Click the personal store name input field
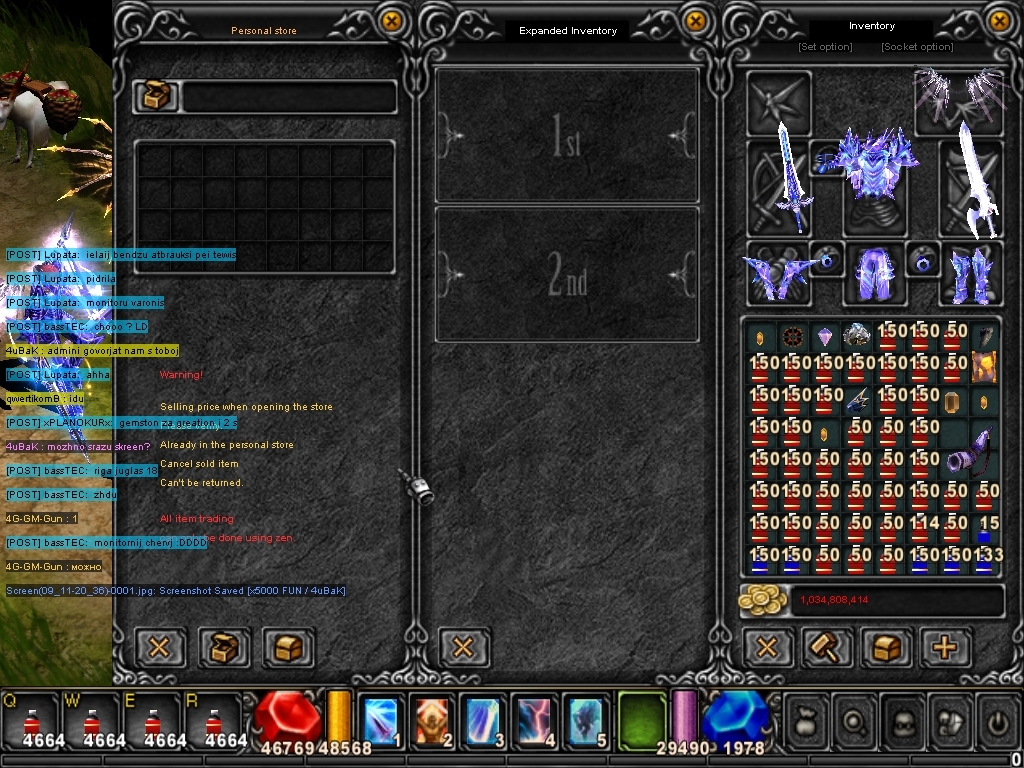The height and width of the screenshot is (768, 1024). pos(288,97)
